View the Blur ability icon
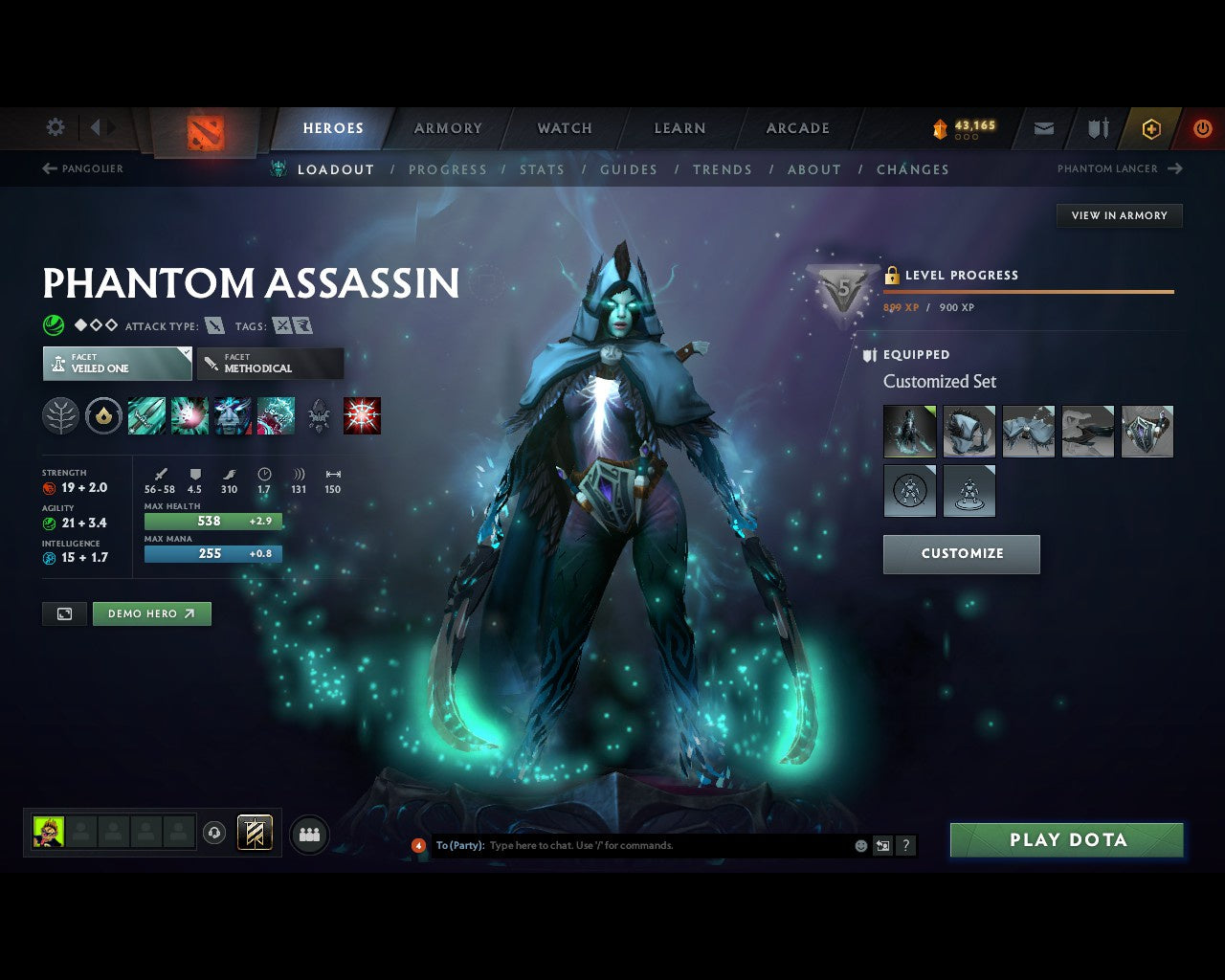This screenshot has width=1225, height=980. (233, 415)
